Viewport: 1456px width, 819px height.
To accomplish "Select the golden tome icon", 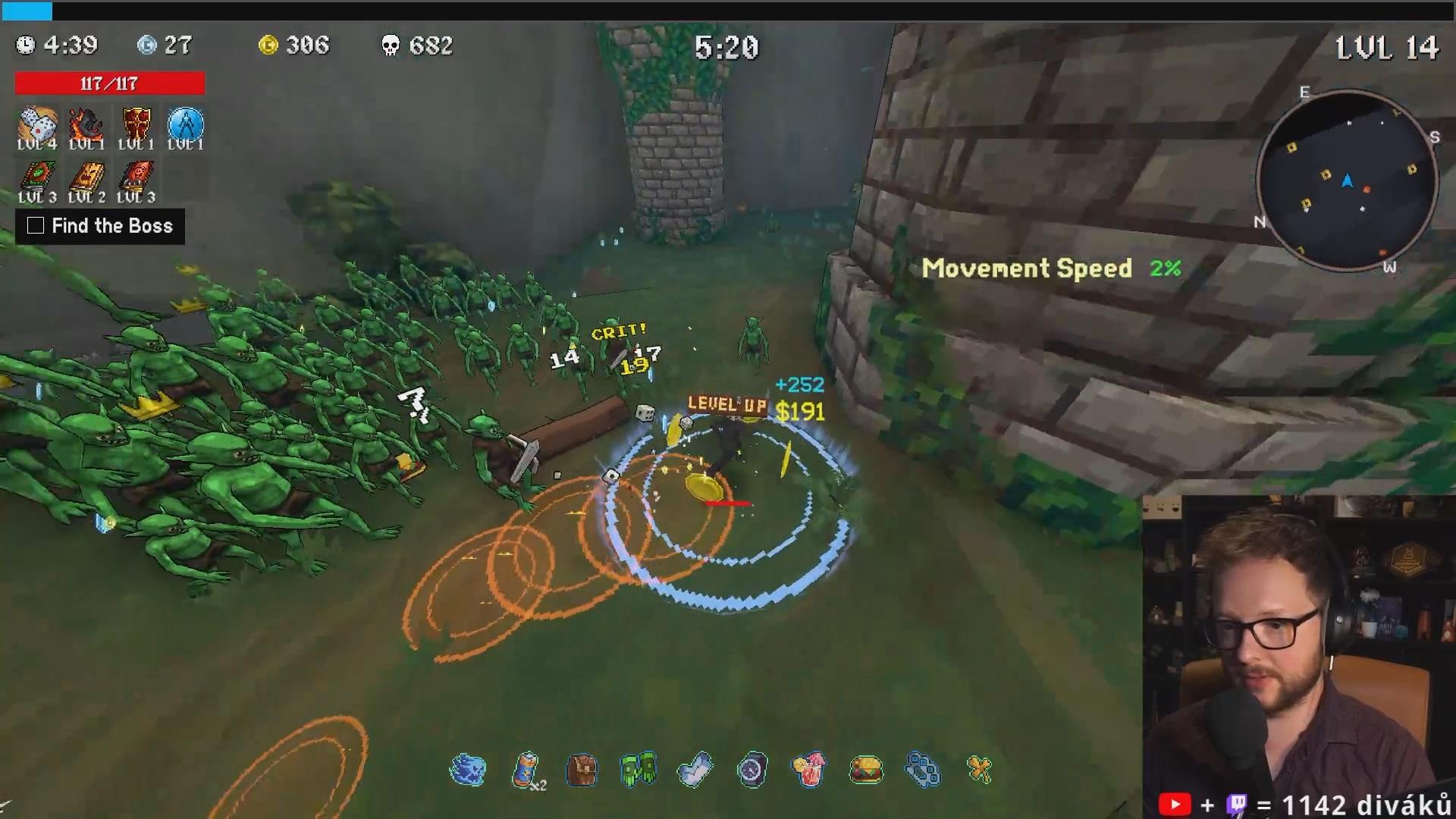I will click(x=86, y=177).
